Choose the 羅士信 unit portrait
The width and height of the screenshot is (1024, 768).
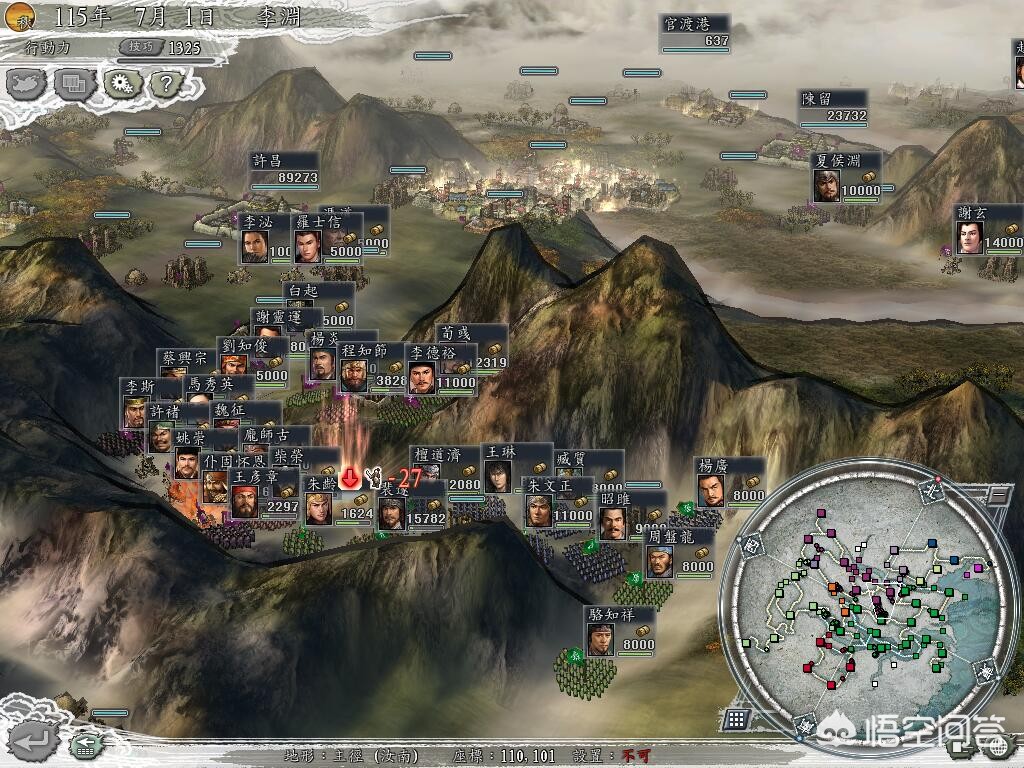(307, 246)
